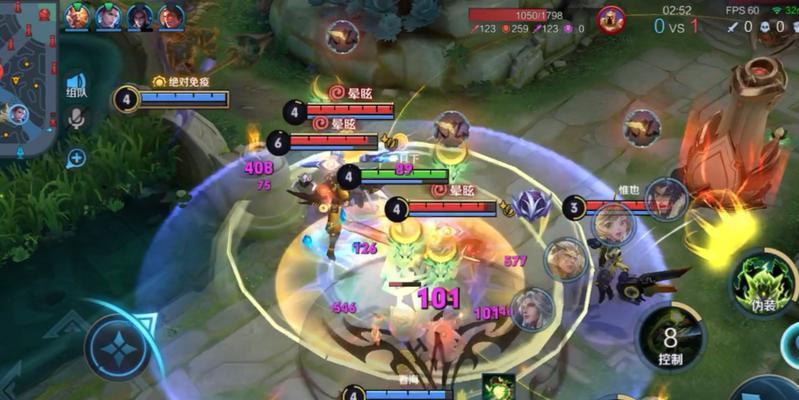Open the plus chat bubble icon
The height and width of the screenshot is (400, 799).
(x=76, y=157)
